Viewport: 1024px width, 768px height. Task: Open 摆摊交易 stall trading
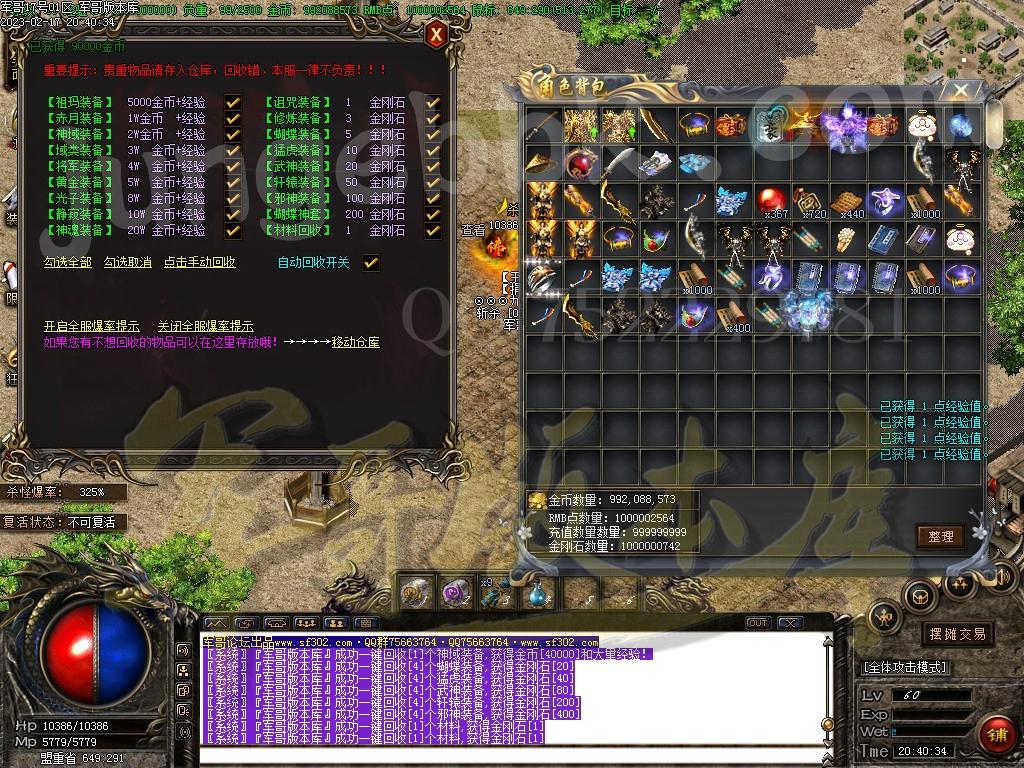point(957,634)
